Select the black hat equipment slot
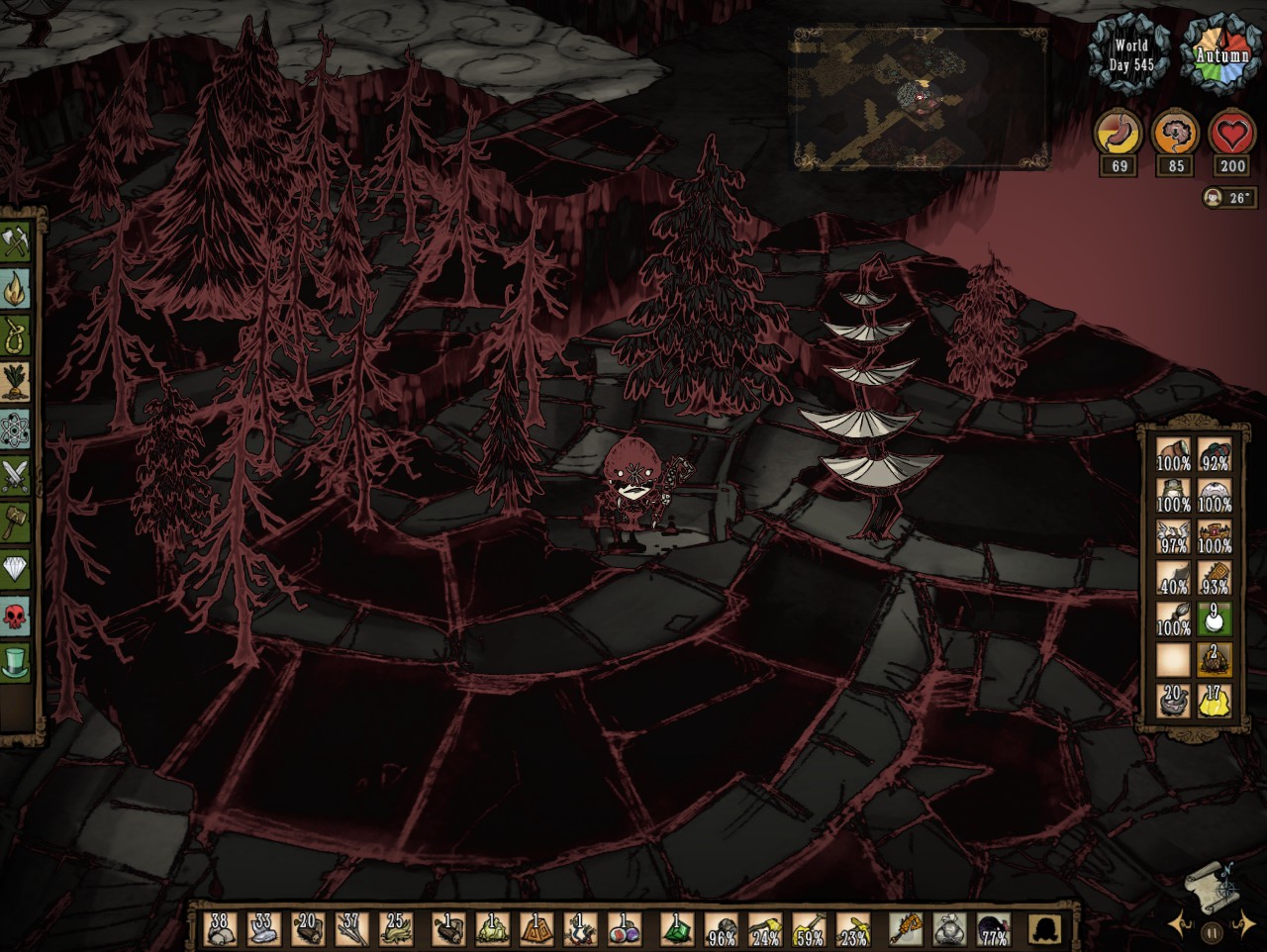The height and width of the screenshot is (952, 1267). (1043, 929)
